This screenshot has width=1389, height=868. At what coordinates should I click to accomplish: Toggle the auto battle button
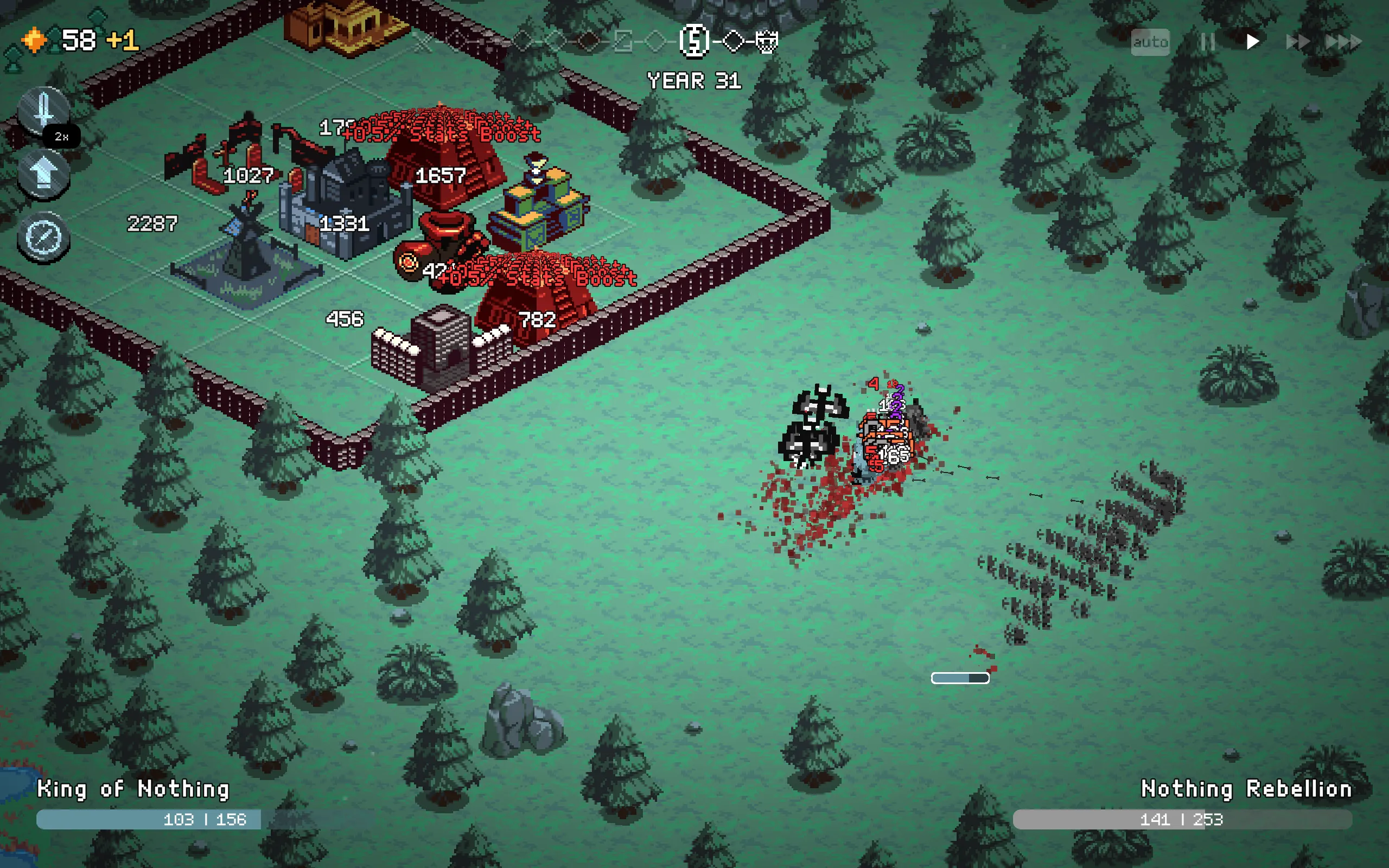[1150, 42]
